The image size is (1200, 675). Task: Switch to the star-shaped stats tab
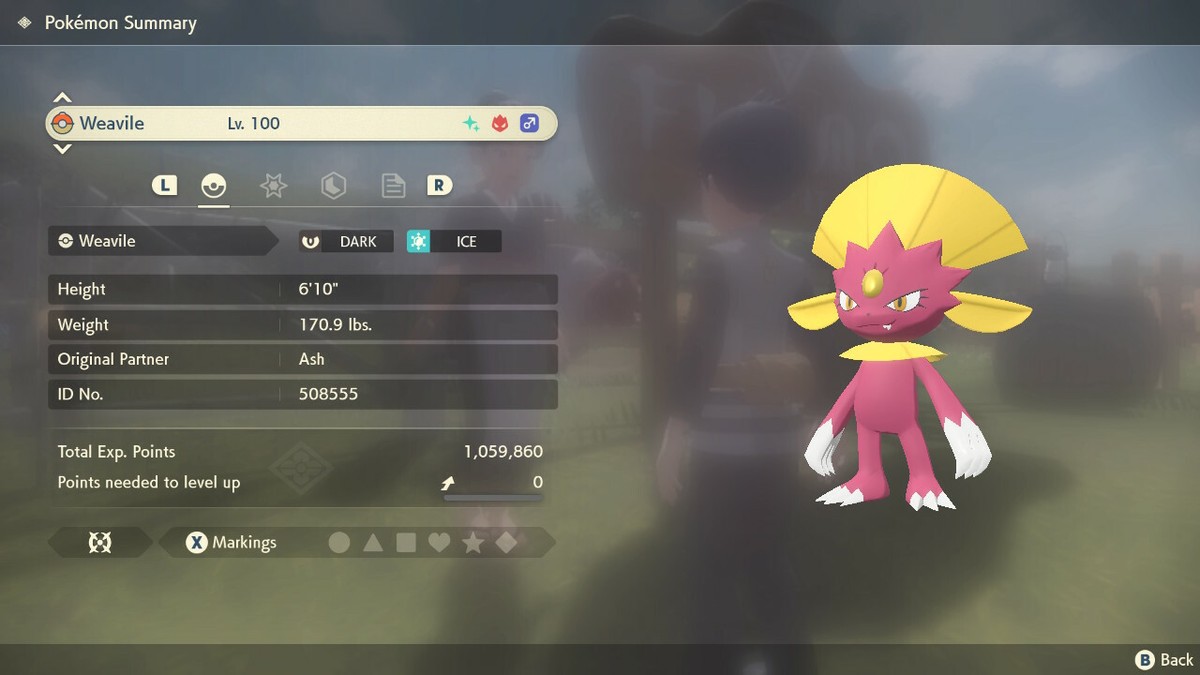(273, 186)
